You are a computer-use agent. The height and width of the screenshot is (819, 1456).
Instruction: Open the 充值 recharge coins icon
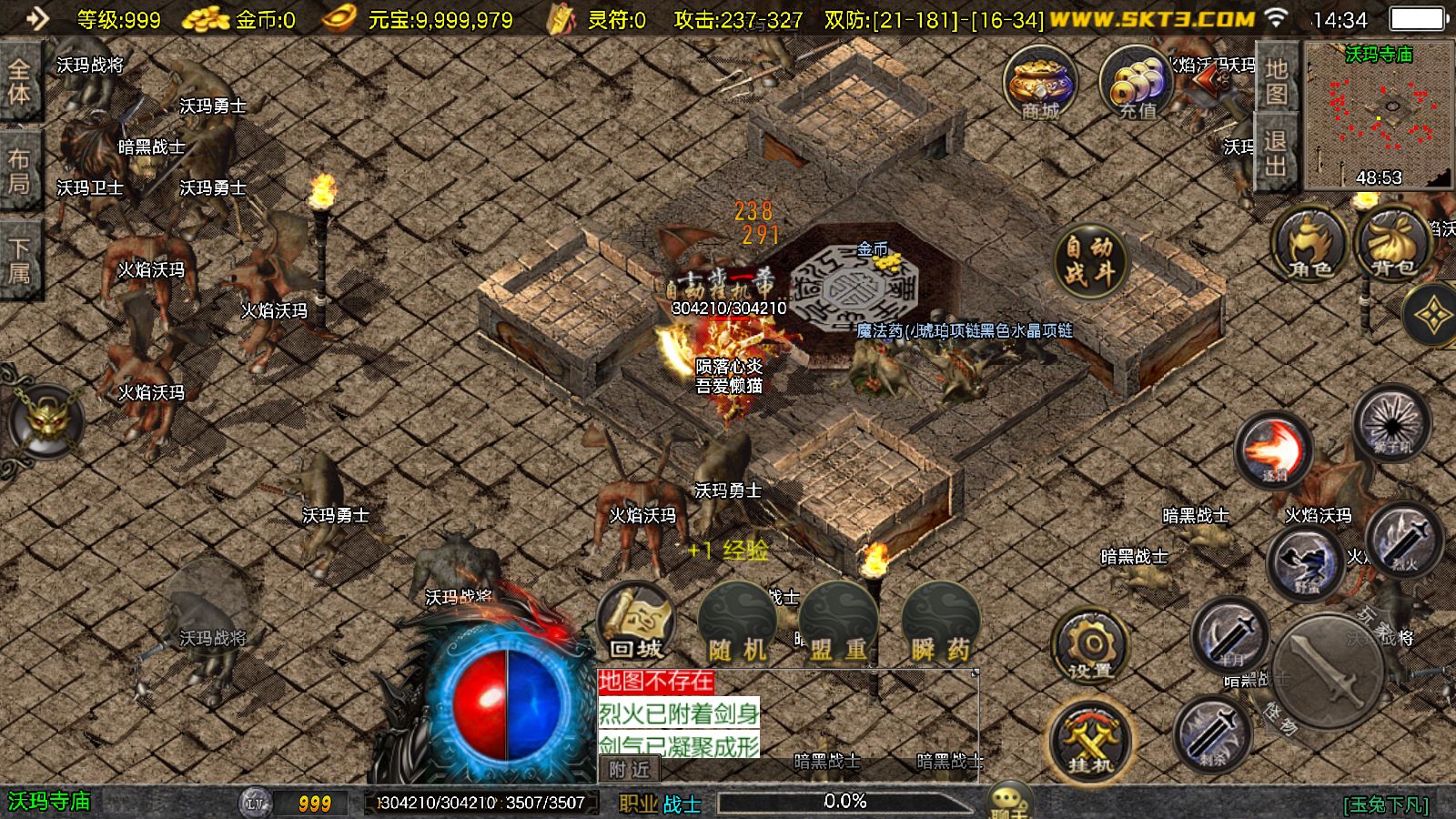(1136, 84)
